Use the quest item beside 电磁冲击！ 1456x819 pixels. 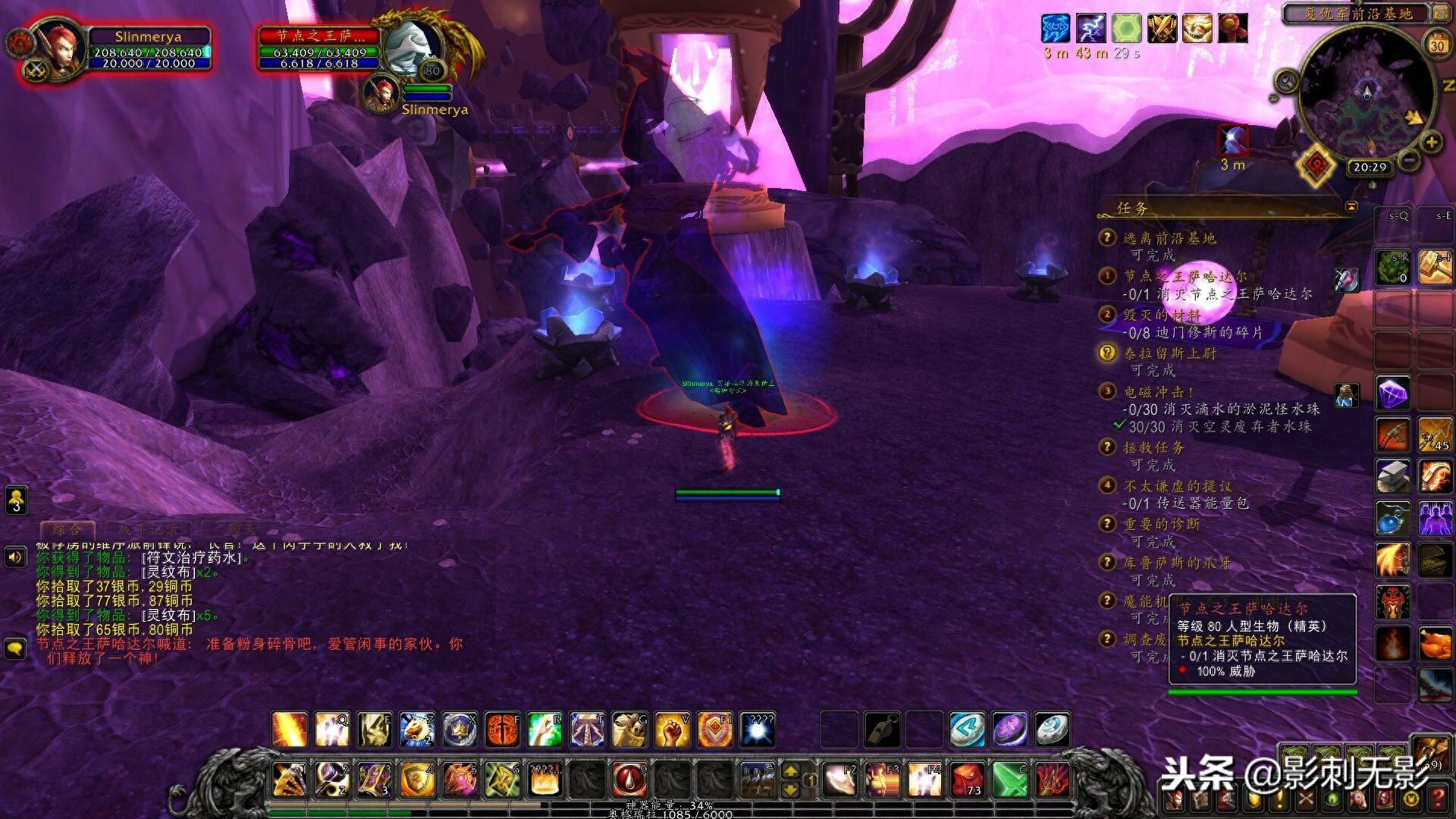coord(1347,394)
